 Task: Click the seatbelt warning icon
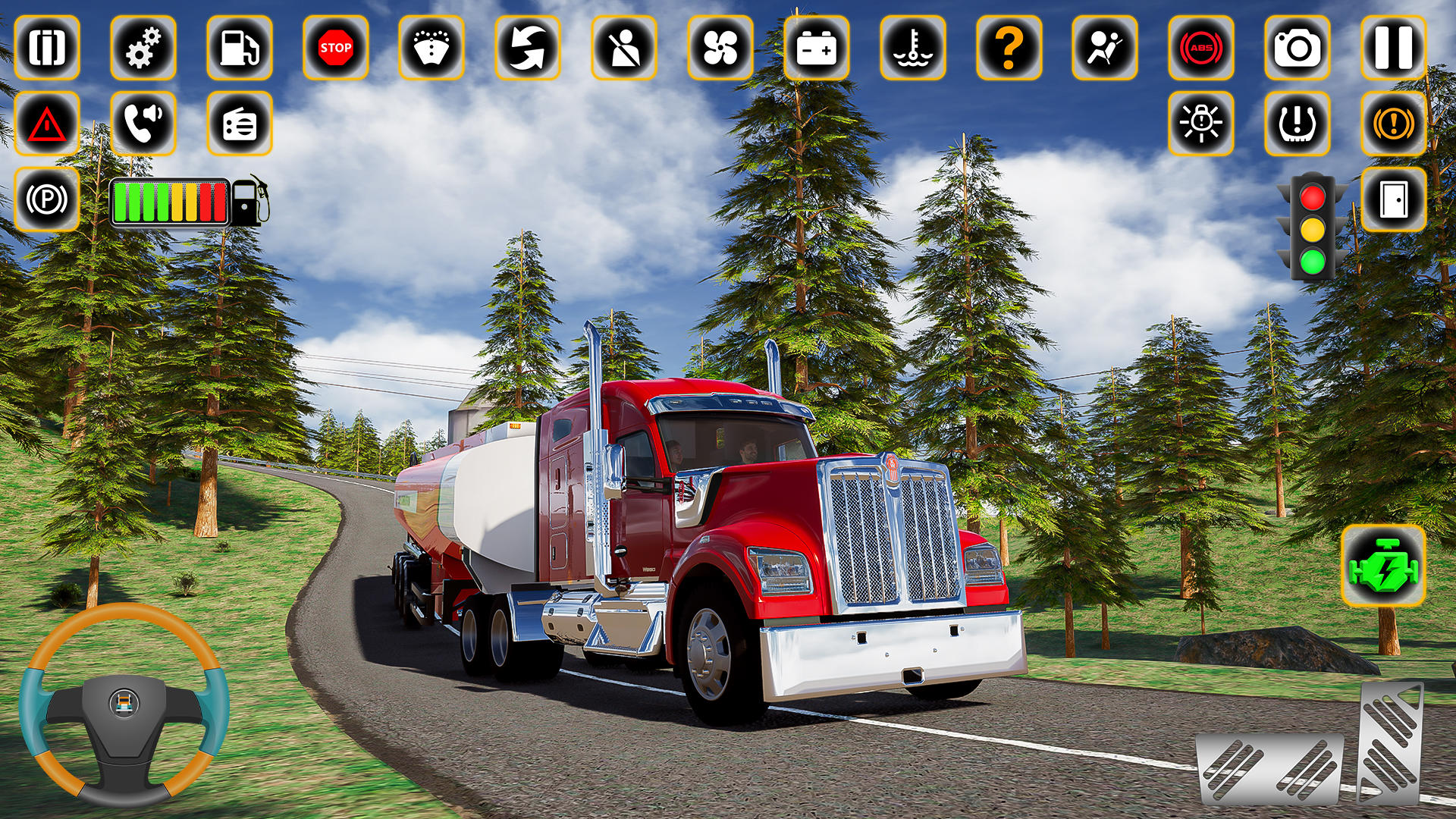point(624,48)
